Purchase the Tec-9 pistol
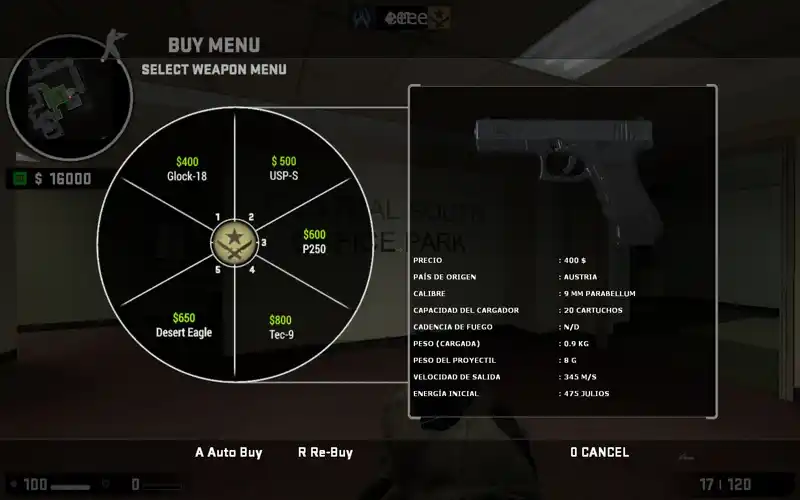800x500 pixels. point(280,327)
